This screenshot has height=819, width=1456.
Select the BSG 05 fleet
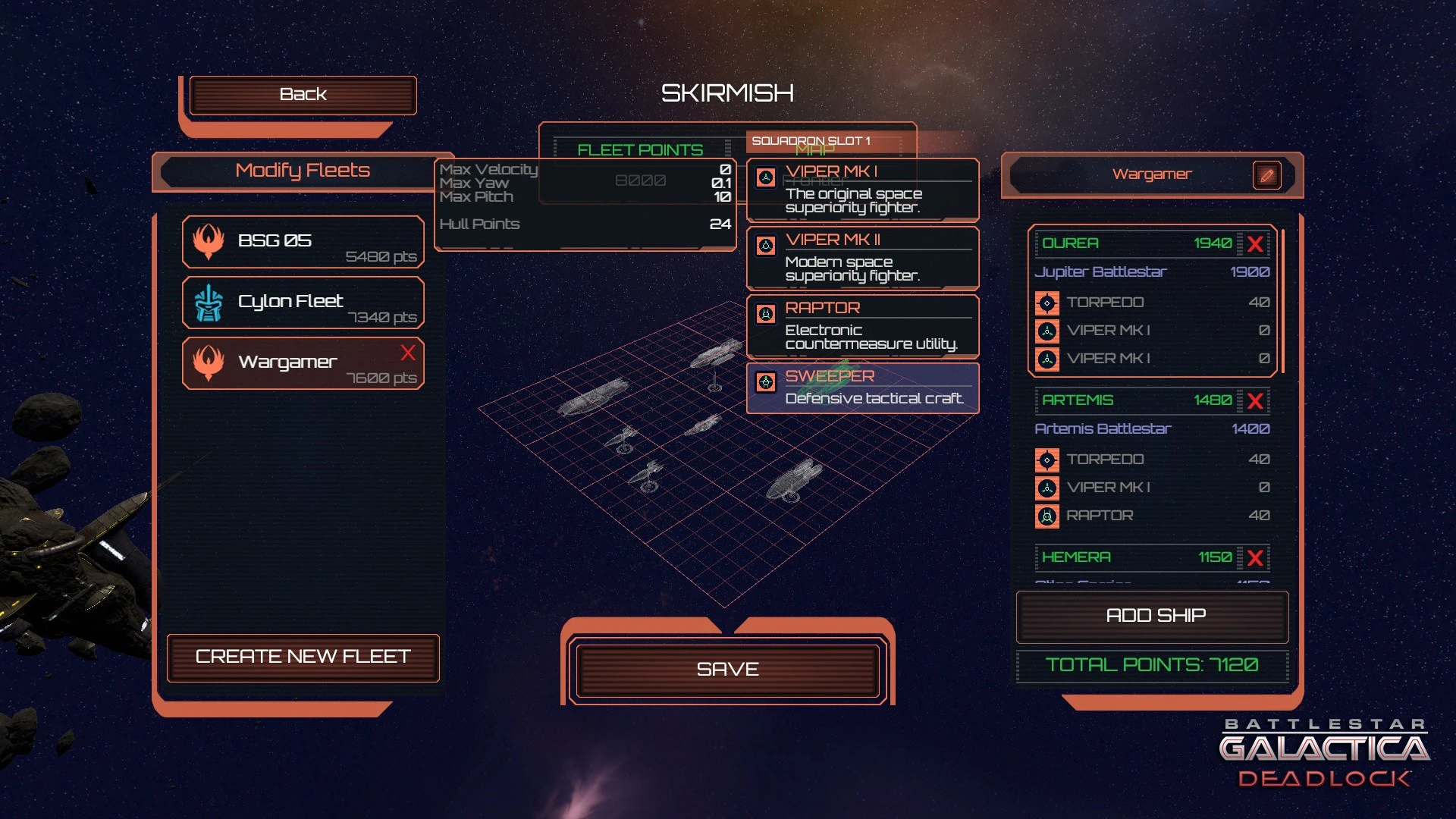(303, 242)
